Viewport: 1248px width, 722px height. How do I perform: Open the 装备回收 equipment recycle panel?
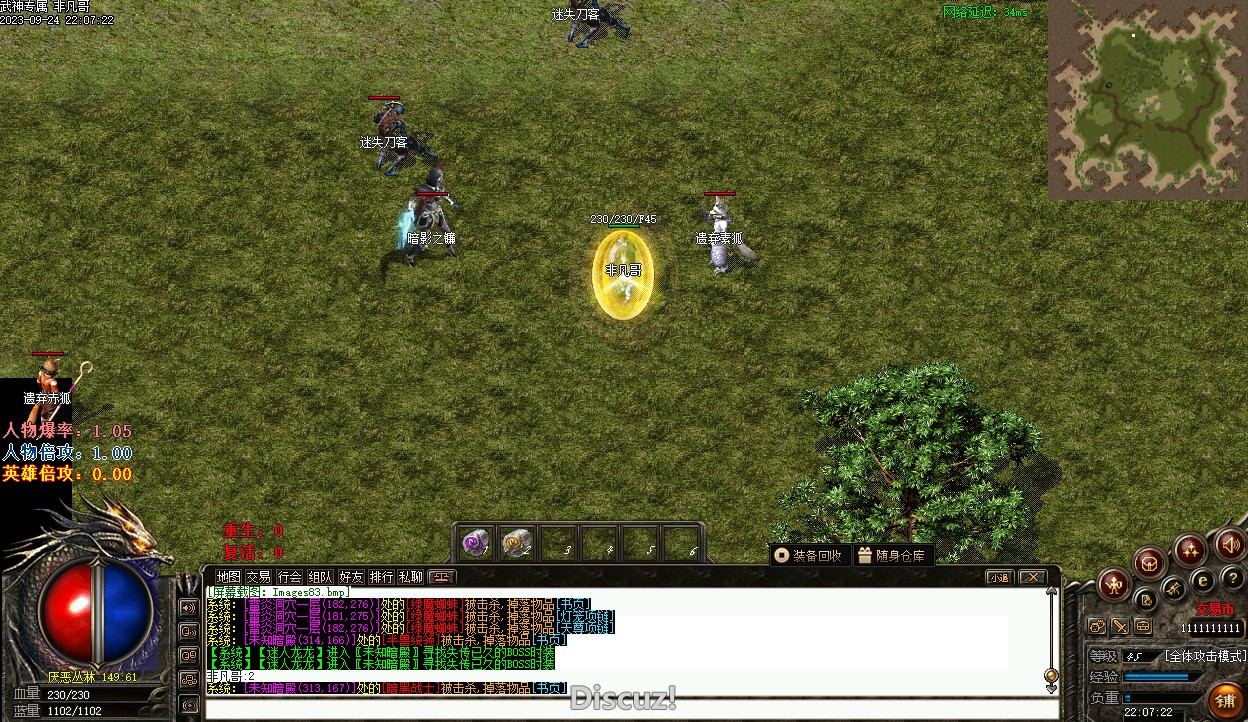(808, 556)
